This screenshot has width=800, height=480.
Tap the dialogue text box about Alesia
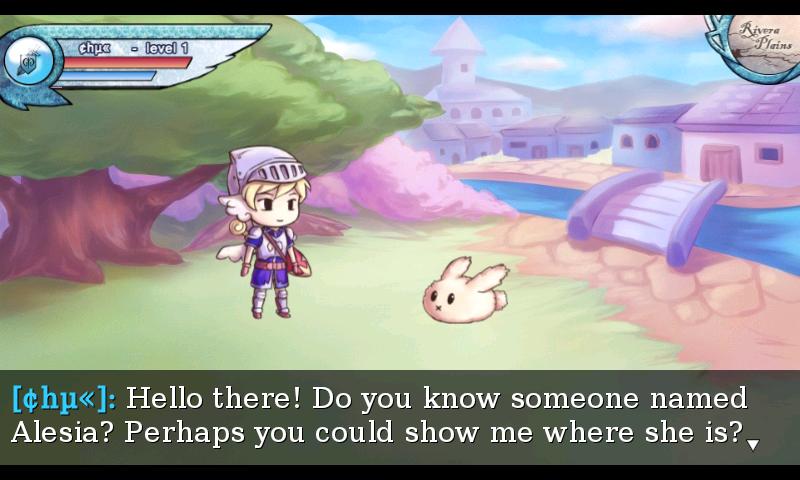(400, 416)
